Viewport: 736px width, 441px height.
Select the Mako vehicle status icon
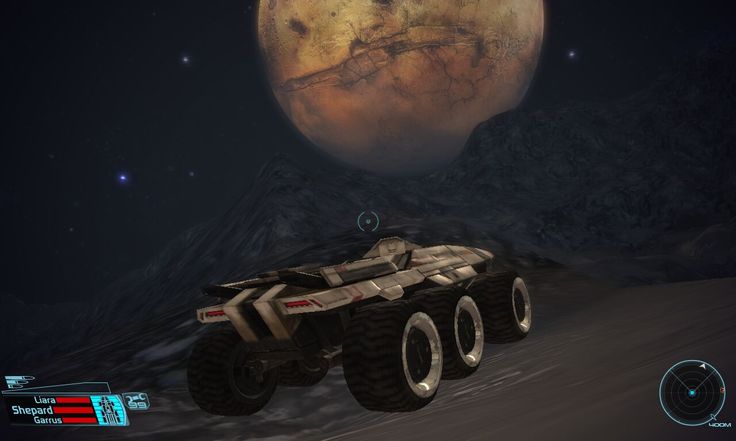point(107,408)
